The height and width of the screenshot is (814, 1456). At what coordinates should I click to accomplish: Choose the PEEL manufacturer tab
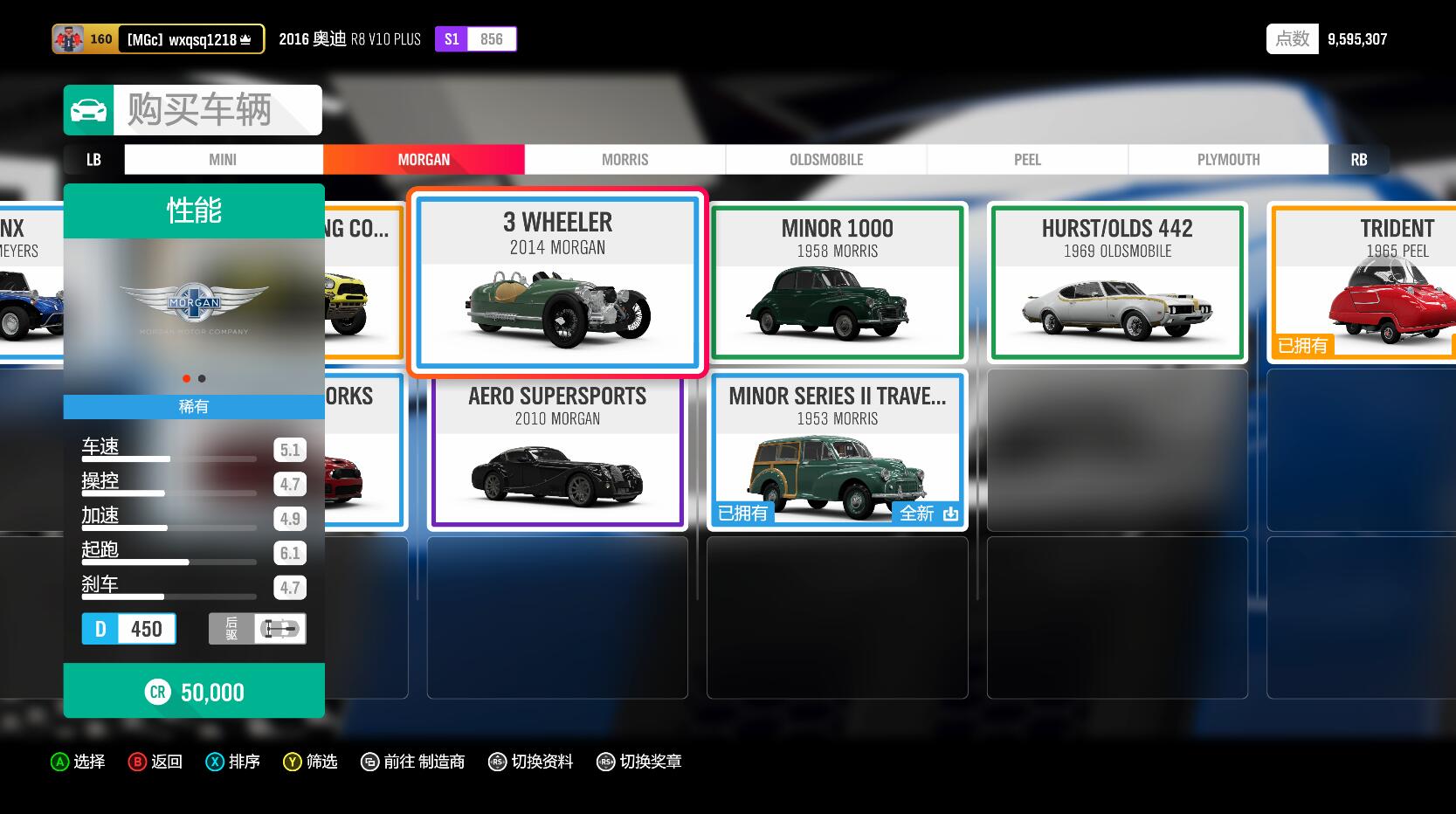pos(1027,160)
